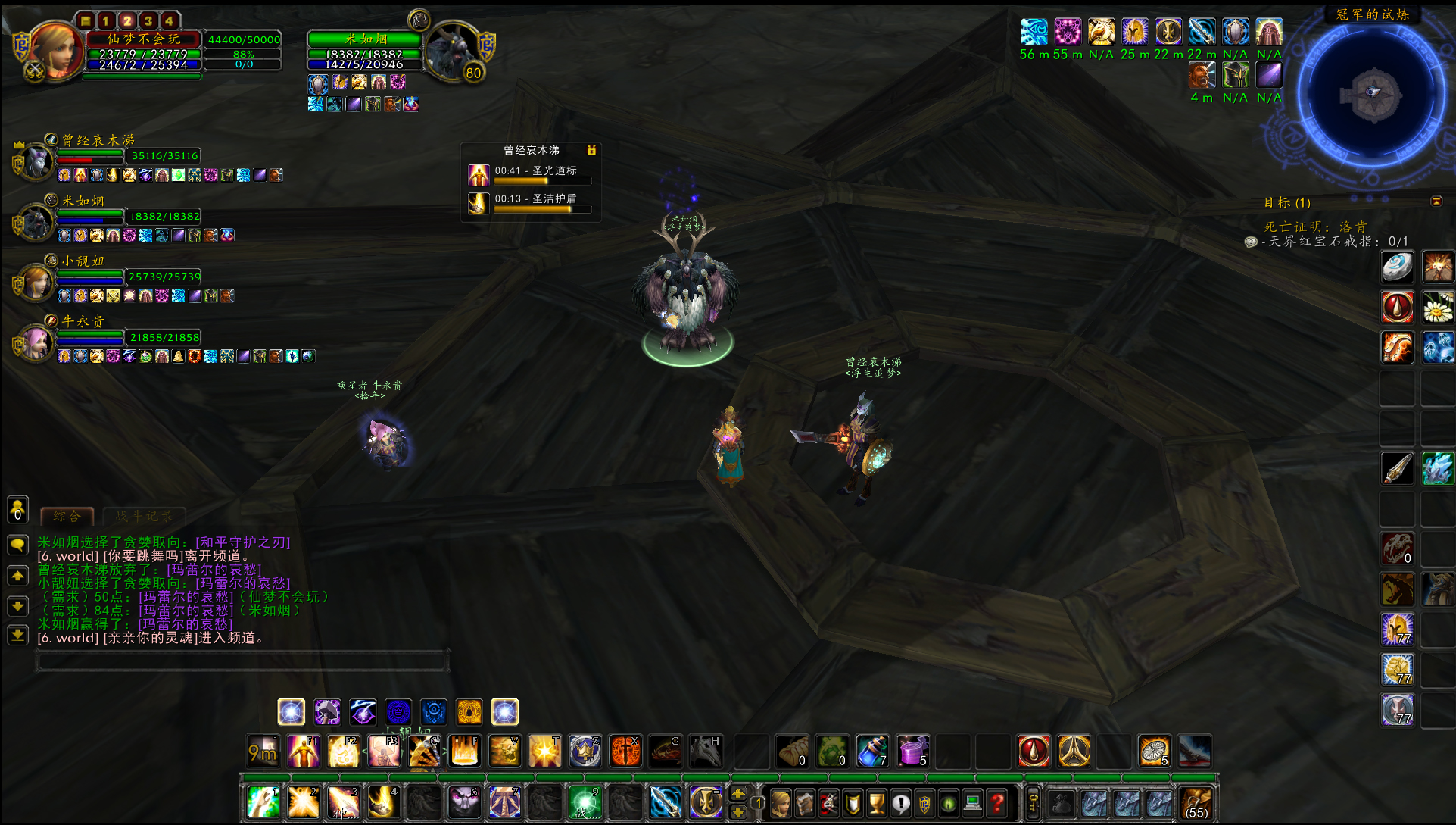Use the blue mana potion slot
Screen dimensions: 1456x825
872,751
